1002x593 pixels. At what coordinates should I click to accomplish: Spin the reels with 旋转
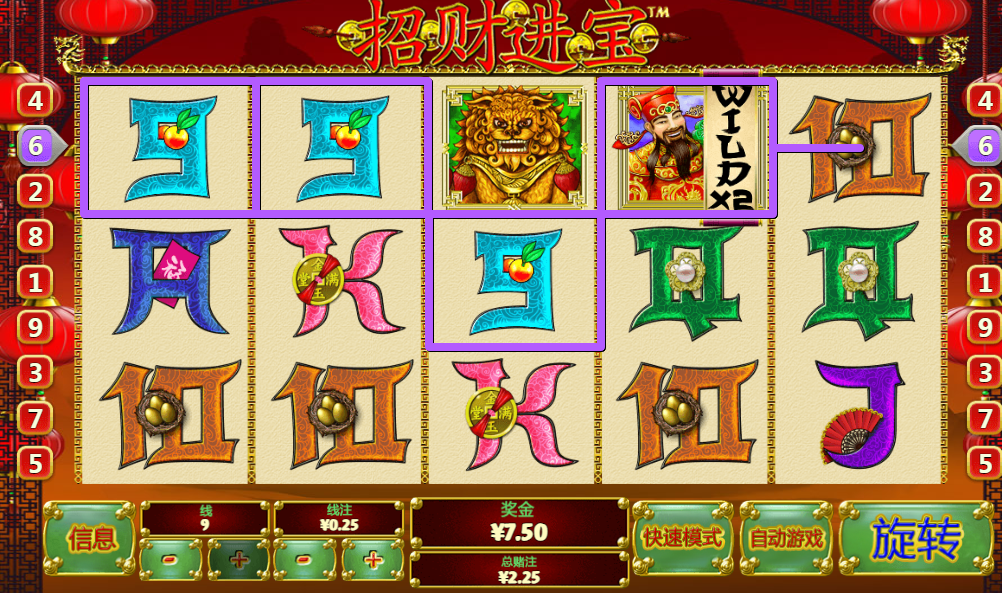tap(915, 540)
